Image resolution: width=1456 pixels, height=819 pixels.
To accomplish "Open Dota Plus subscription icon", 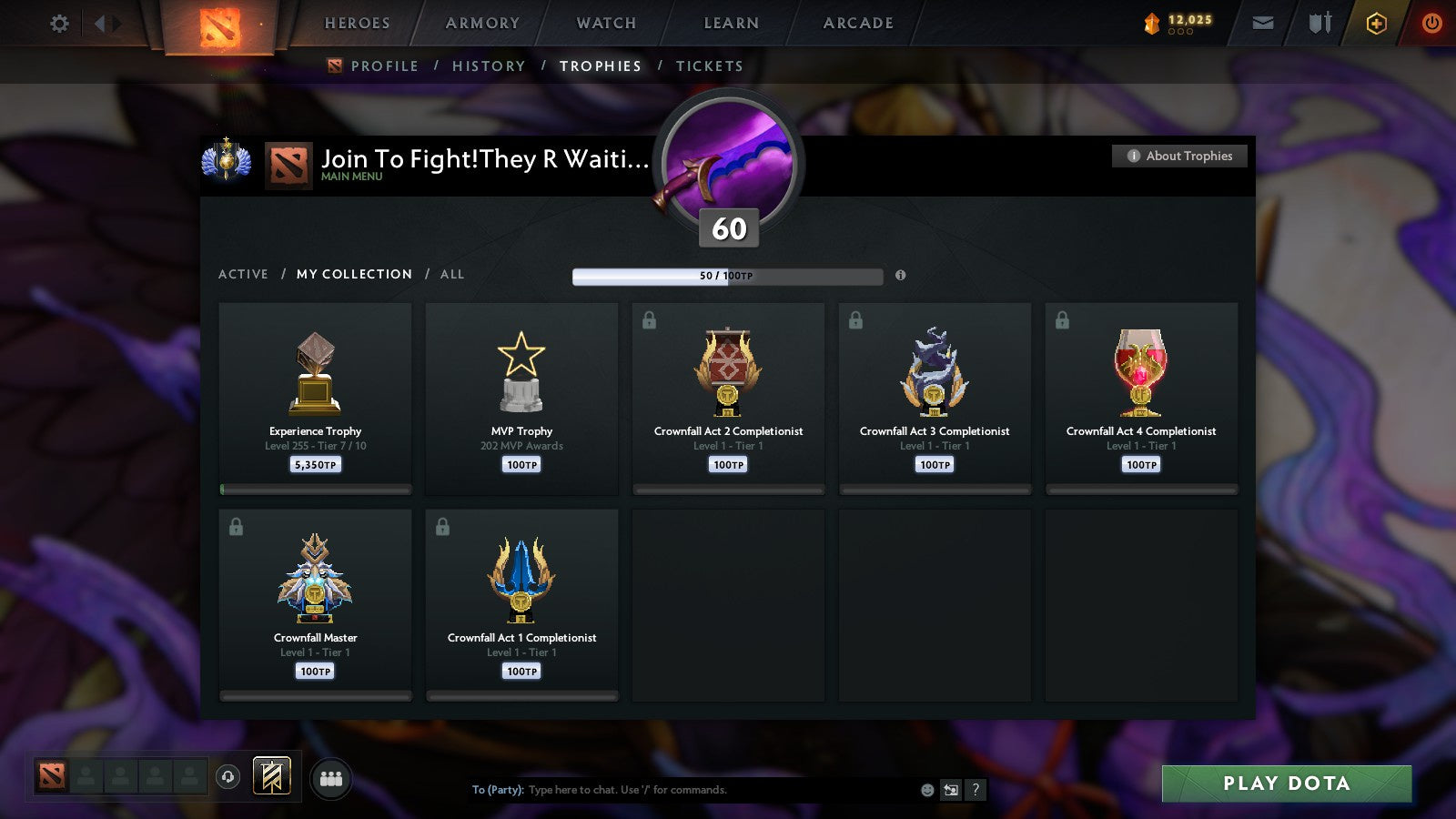I will click(x=1376, y=23).
